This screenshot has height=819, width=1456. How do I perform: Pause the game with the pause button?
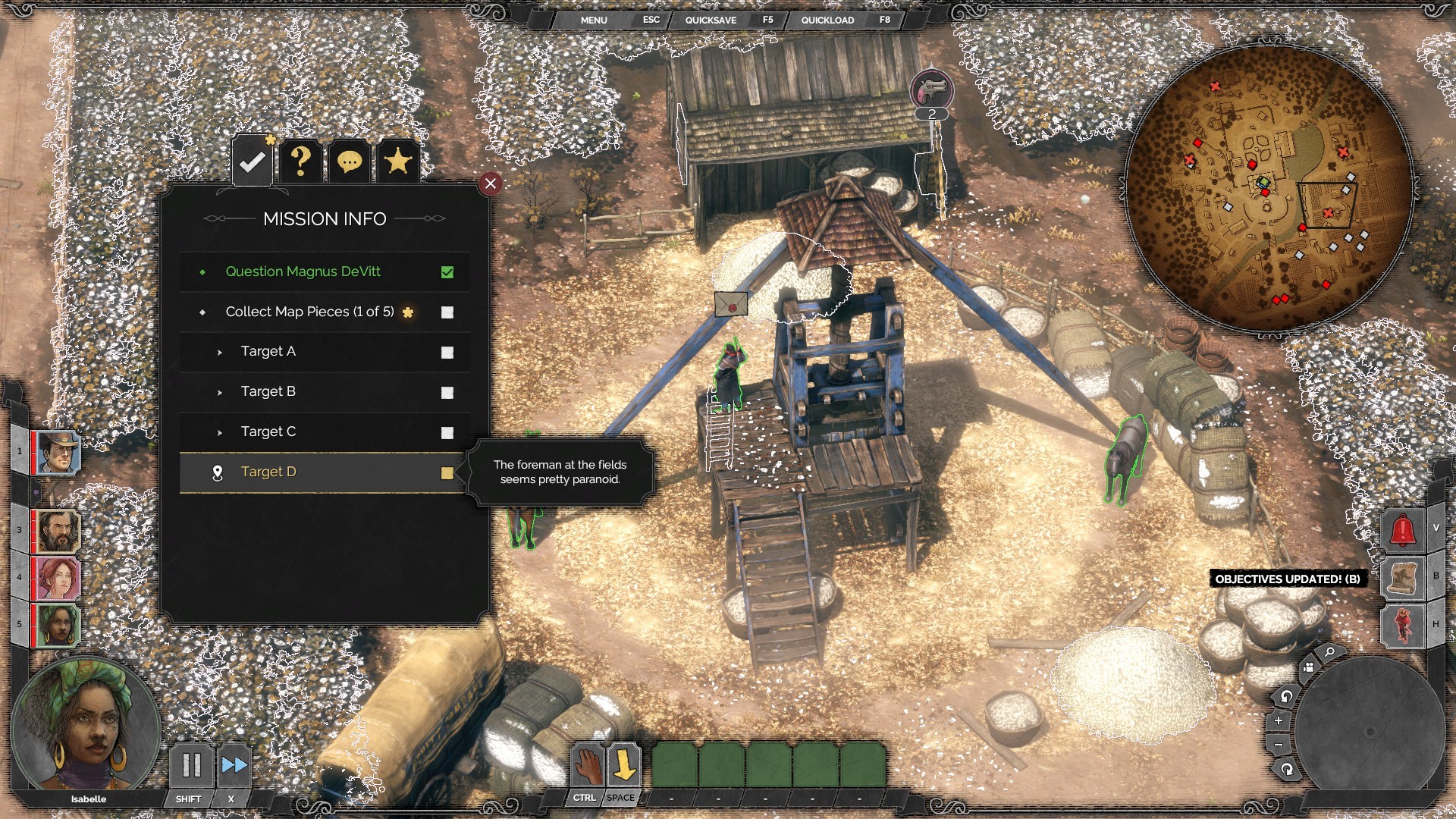[x=191, y=765]
